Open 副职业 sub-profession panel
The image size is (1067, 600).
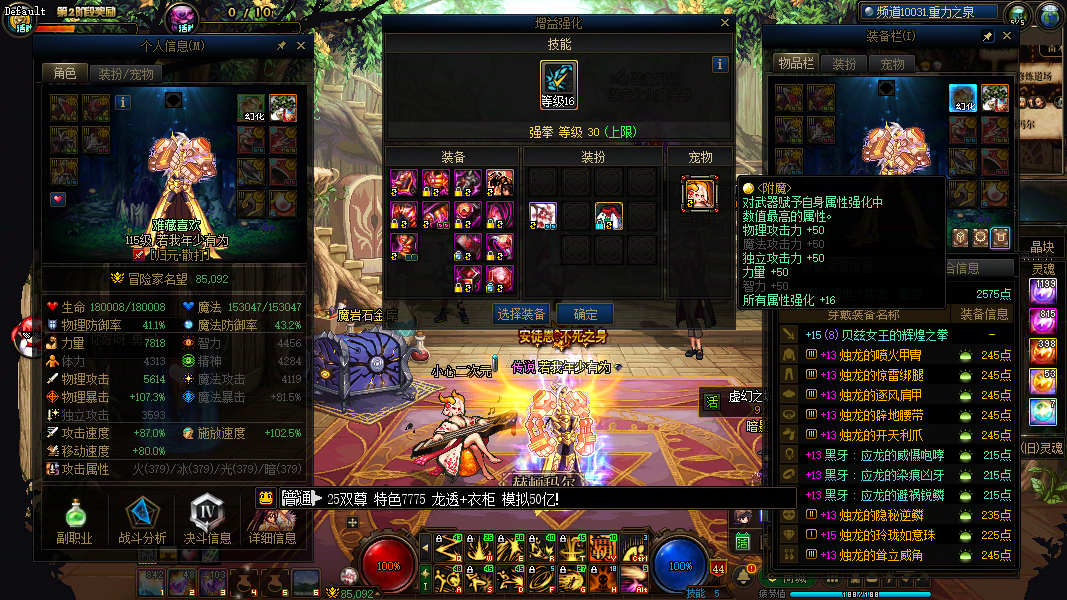coord(74,521)
